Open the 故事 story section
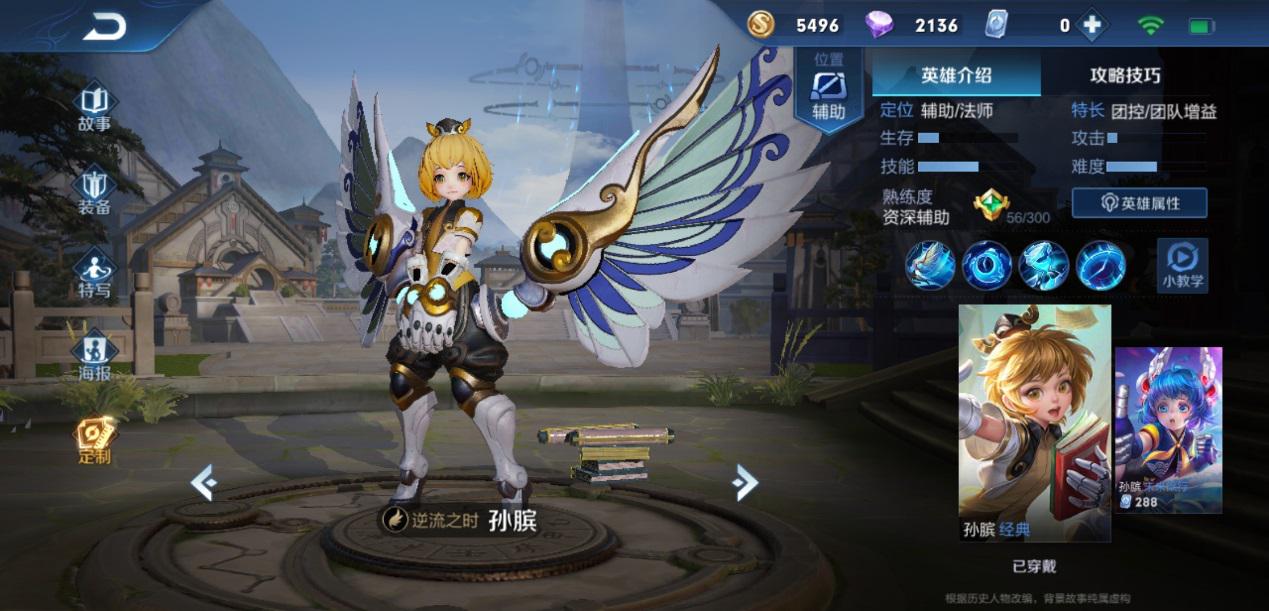This screenshot has height=611, width=1269. click(x=94, y=108)
